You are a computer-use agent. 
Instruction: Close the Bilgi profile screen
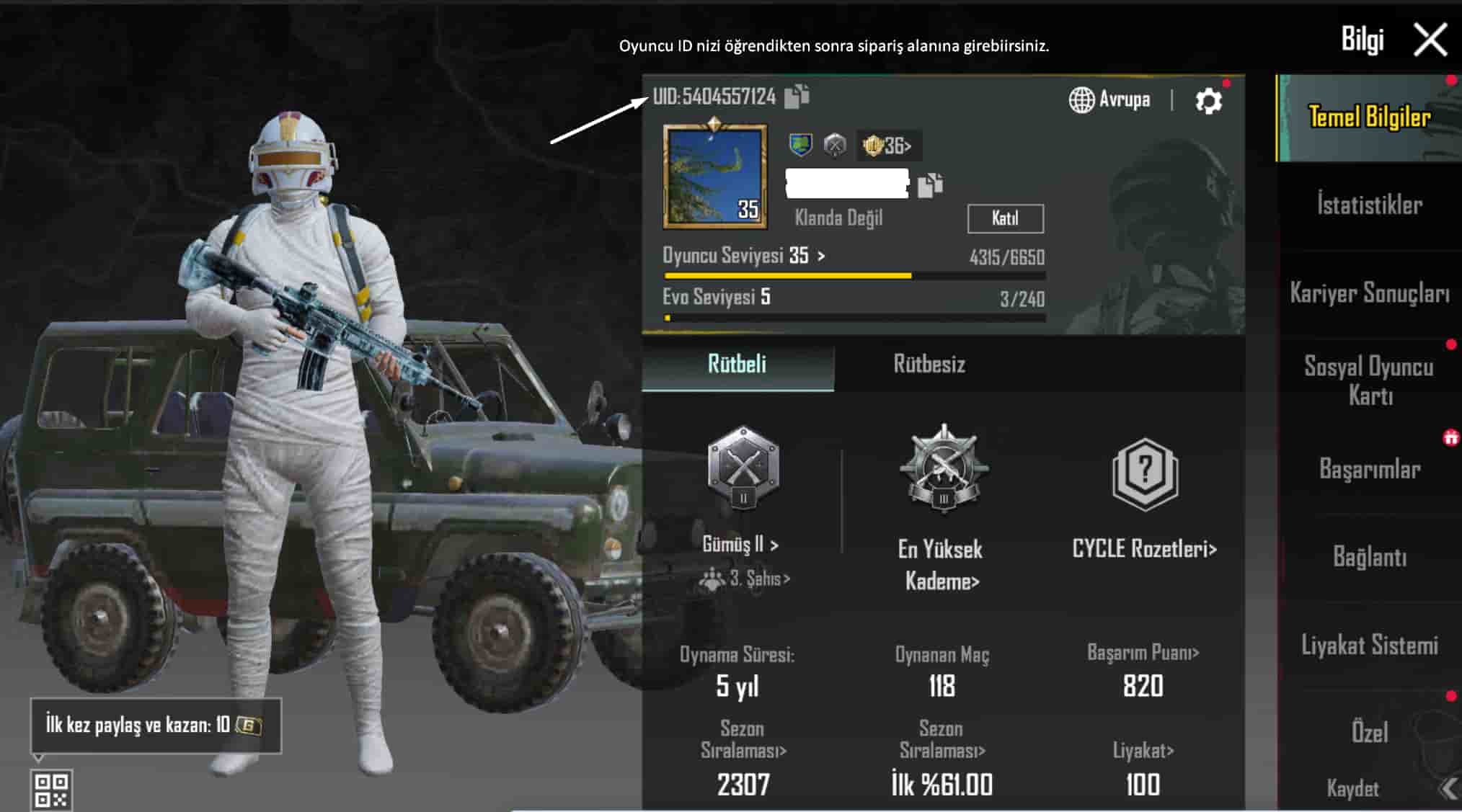click(1430, 40)
